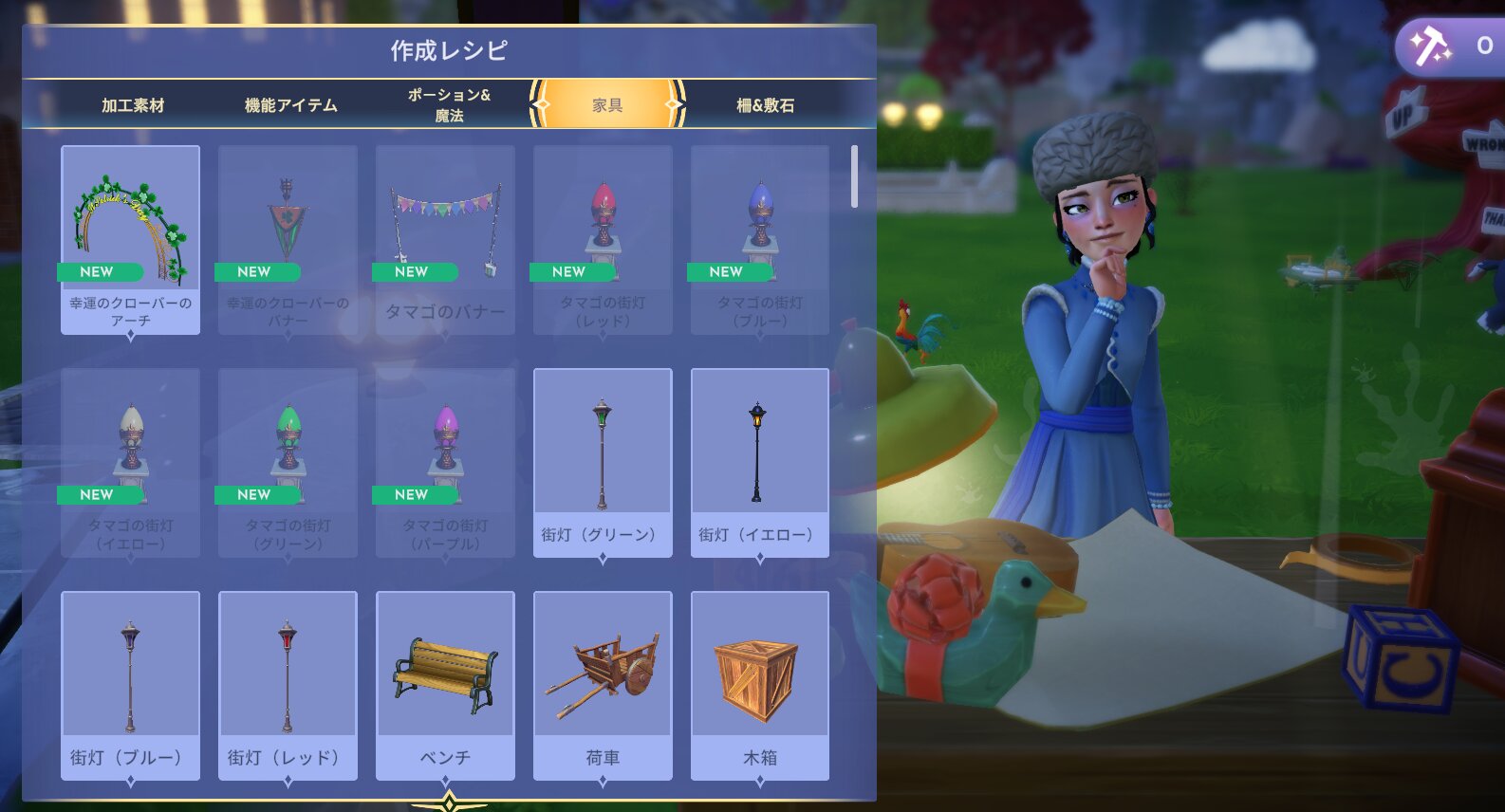Choose the 家具 tab

(x=607, y=105)
